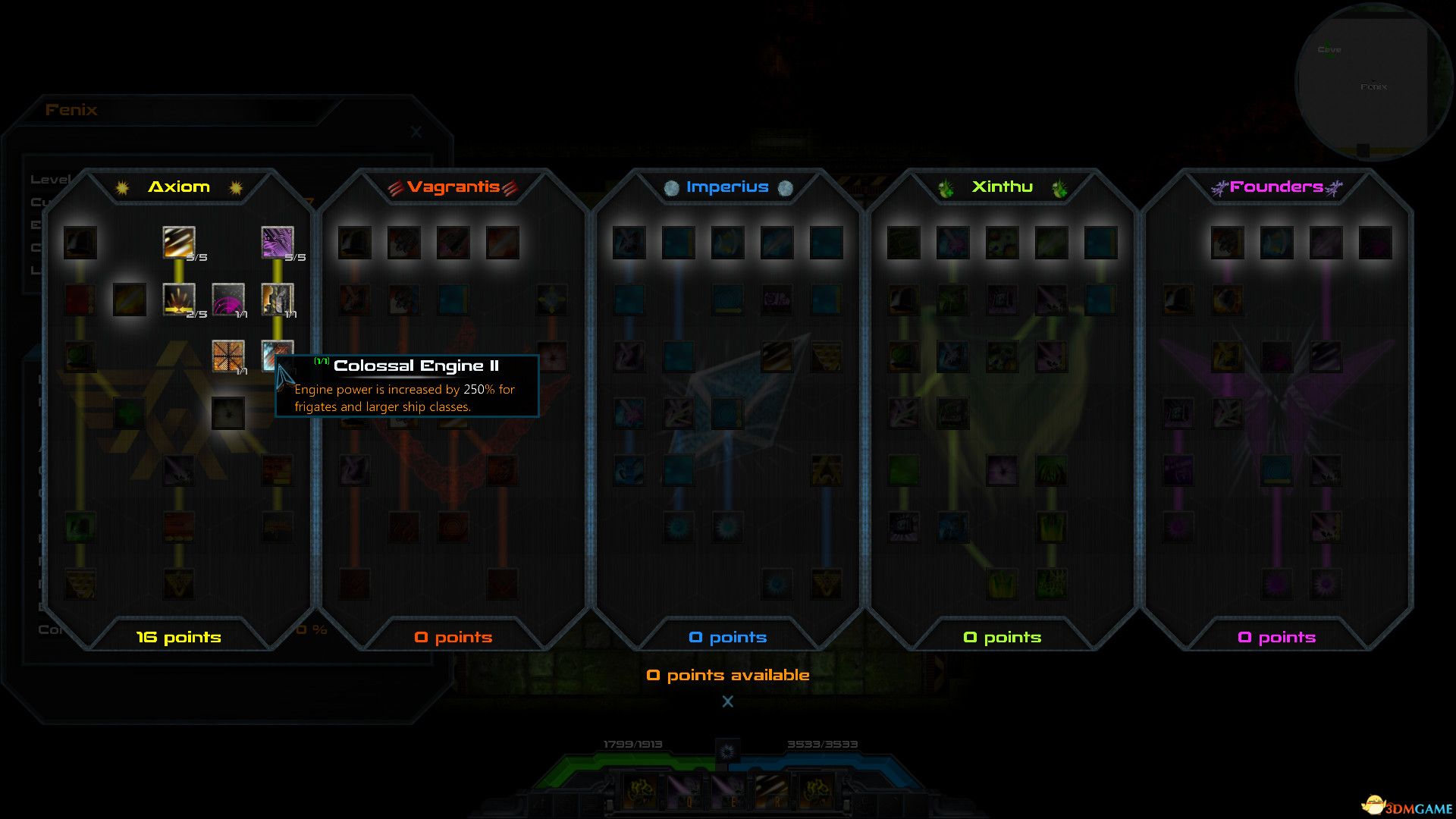
Task: Open the Imperius skill tree tab
Action: point(726,187)
